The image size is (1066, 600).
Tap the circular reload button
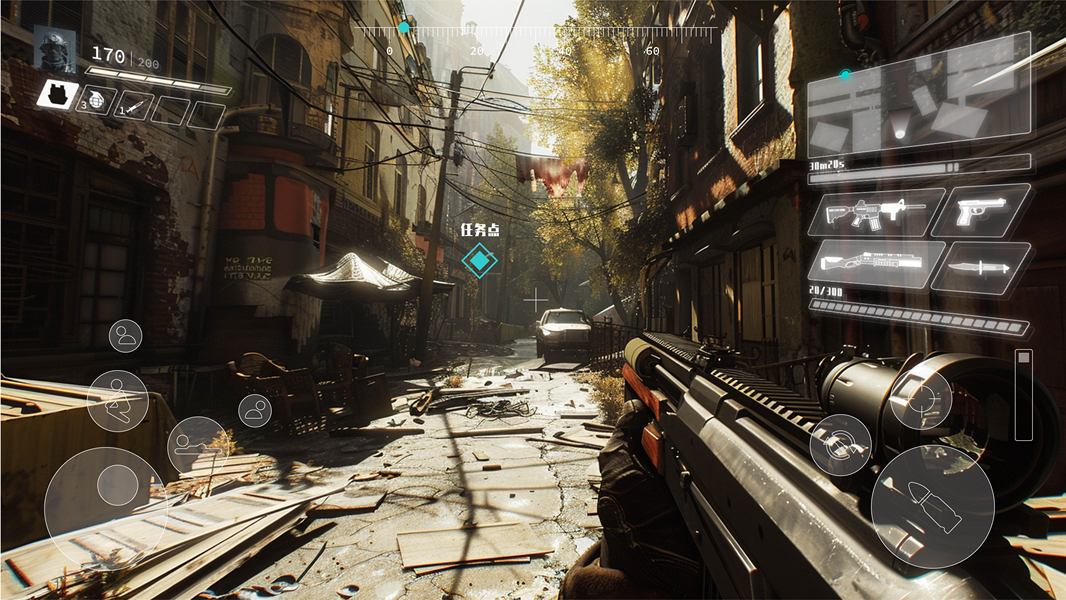tap(840, 445)
